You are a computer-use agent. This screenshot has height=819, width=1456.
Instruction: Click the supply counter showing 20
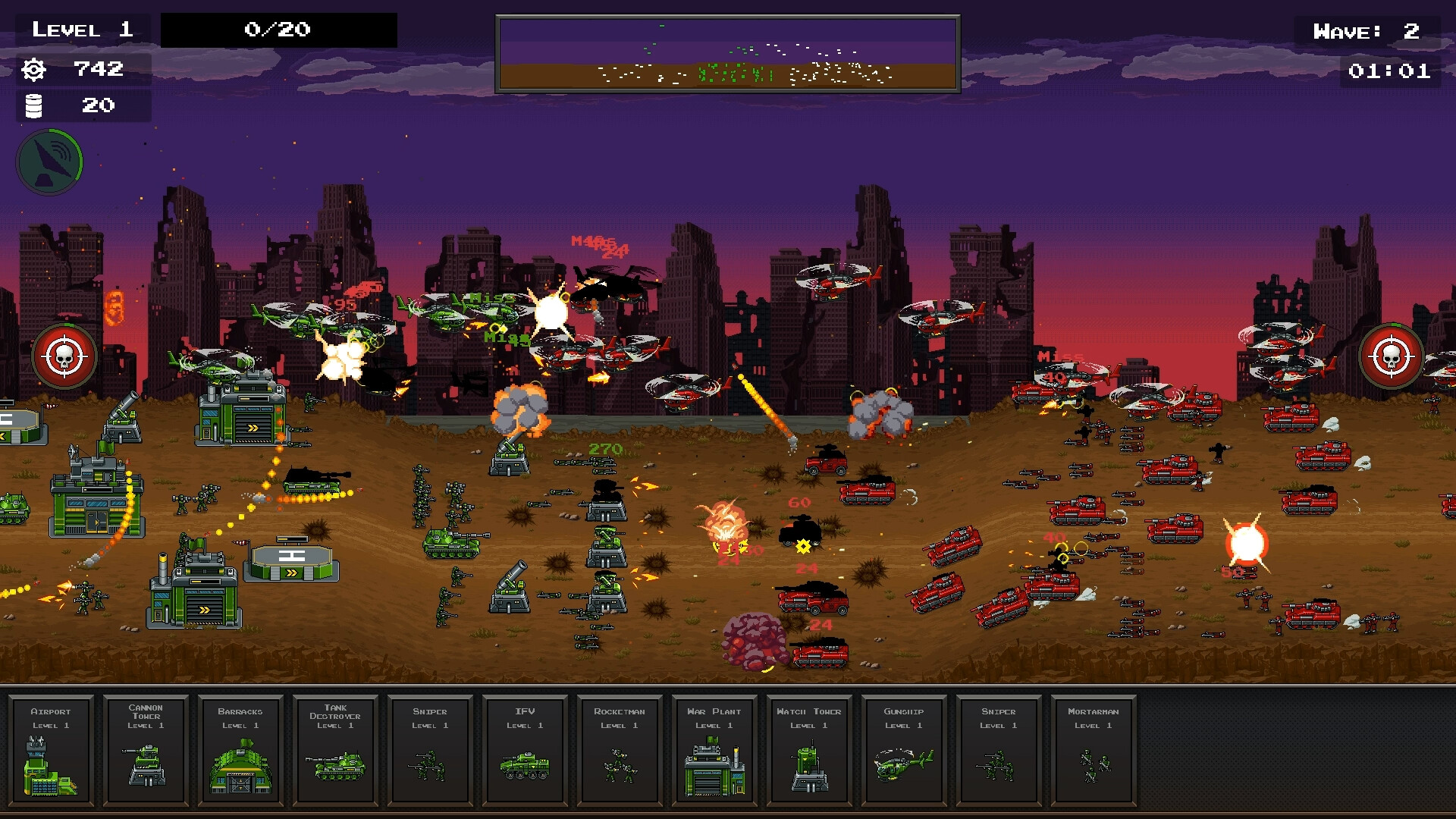coord(76,106)
